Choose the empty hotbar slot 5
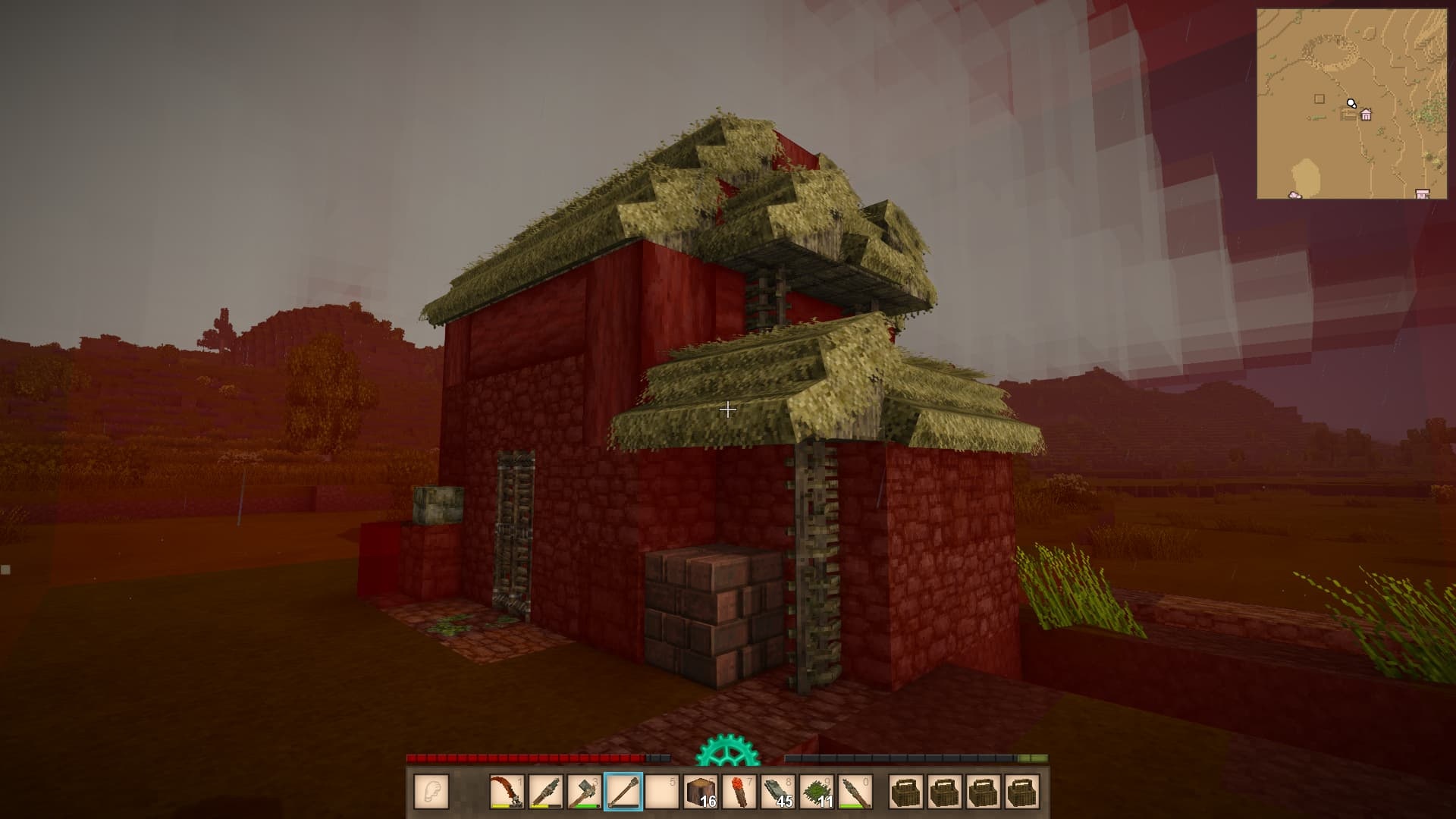 tap(661, 792)
